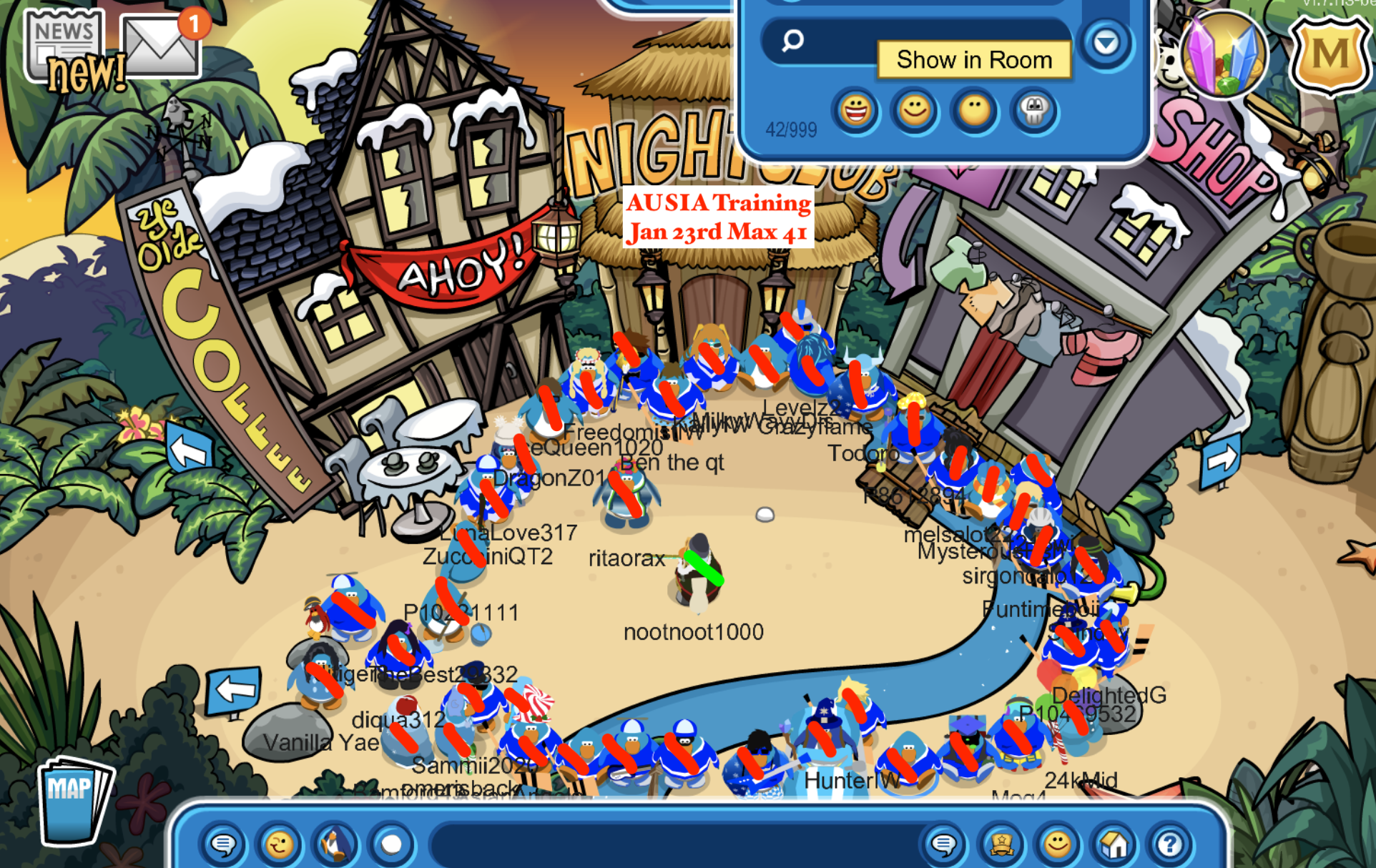Open the penguin actions menu
The height and width of the screenshot is (868, 1376).
click(335, 845)
